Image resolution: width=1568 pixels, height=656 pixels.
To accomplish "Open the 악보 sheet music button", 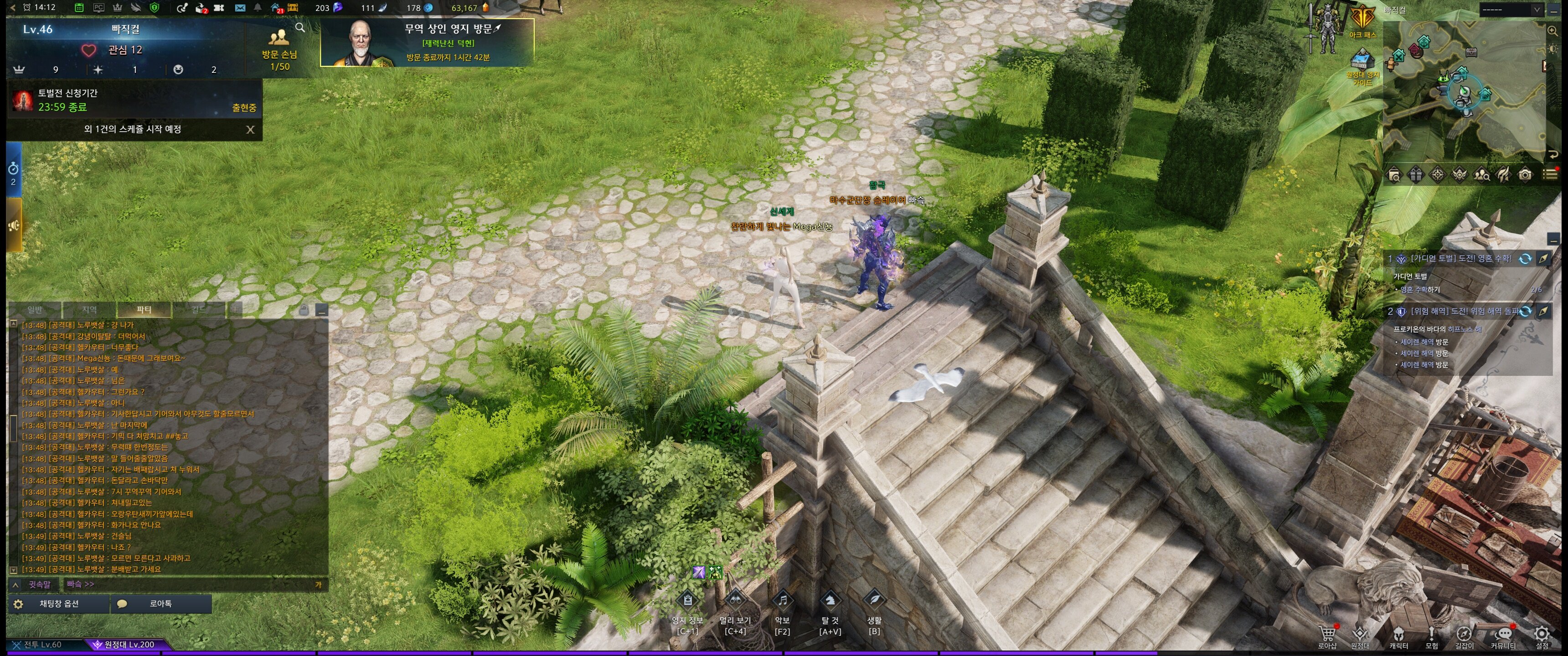I will coord(782,601).
